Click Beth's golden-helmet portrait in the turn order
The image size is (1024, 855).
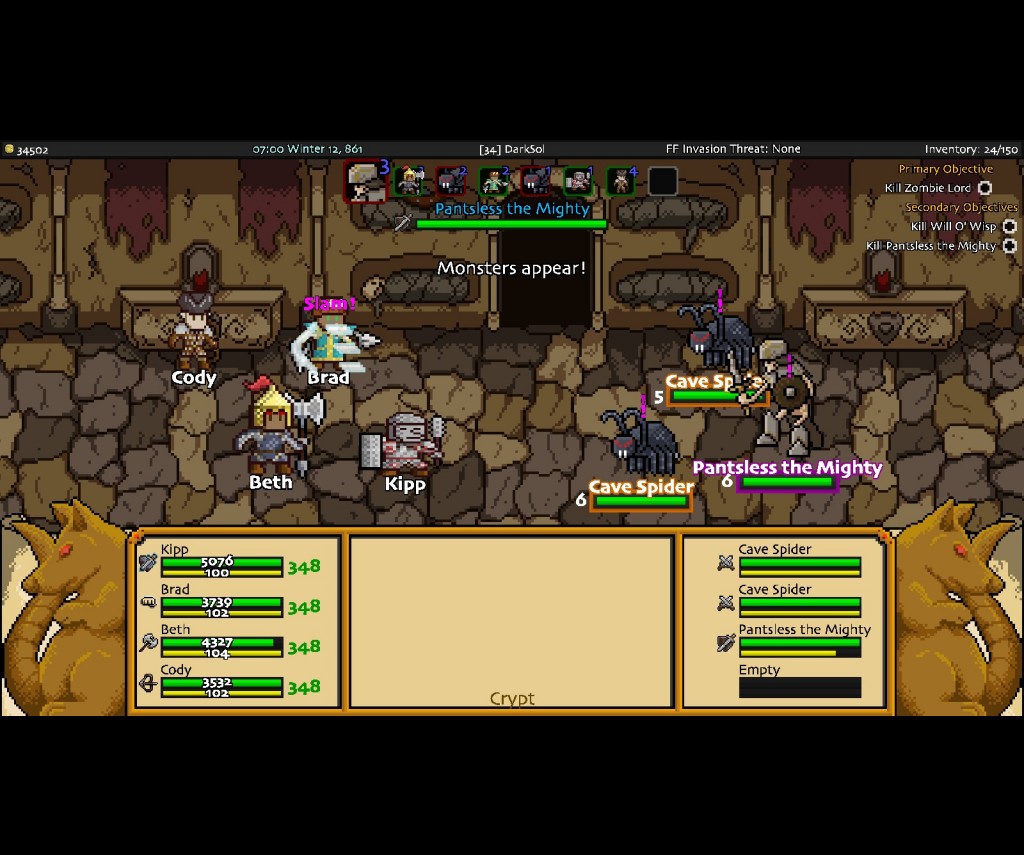coord(408,182)
